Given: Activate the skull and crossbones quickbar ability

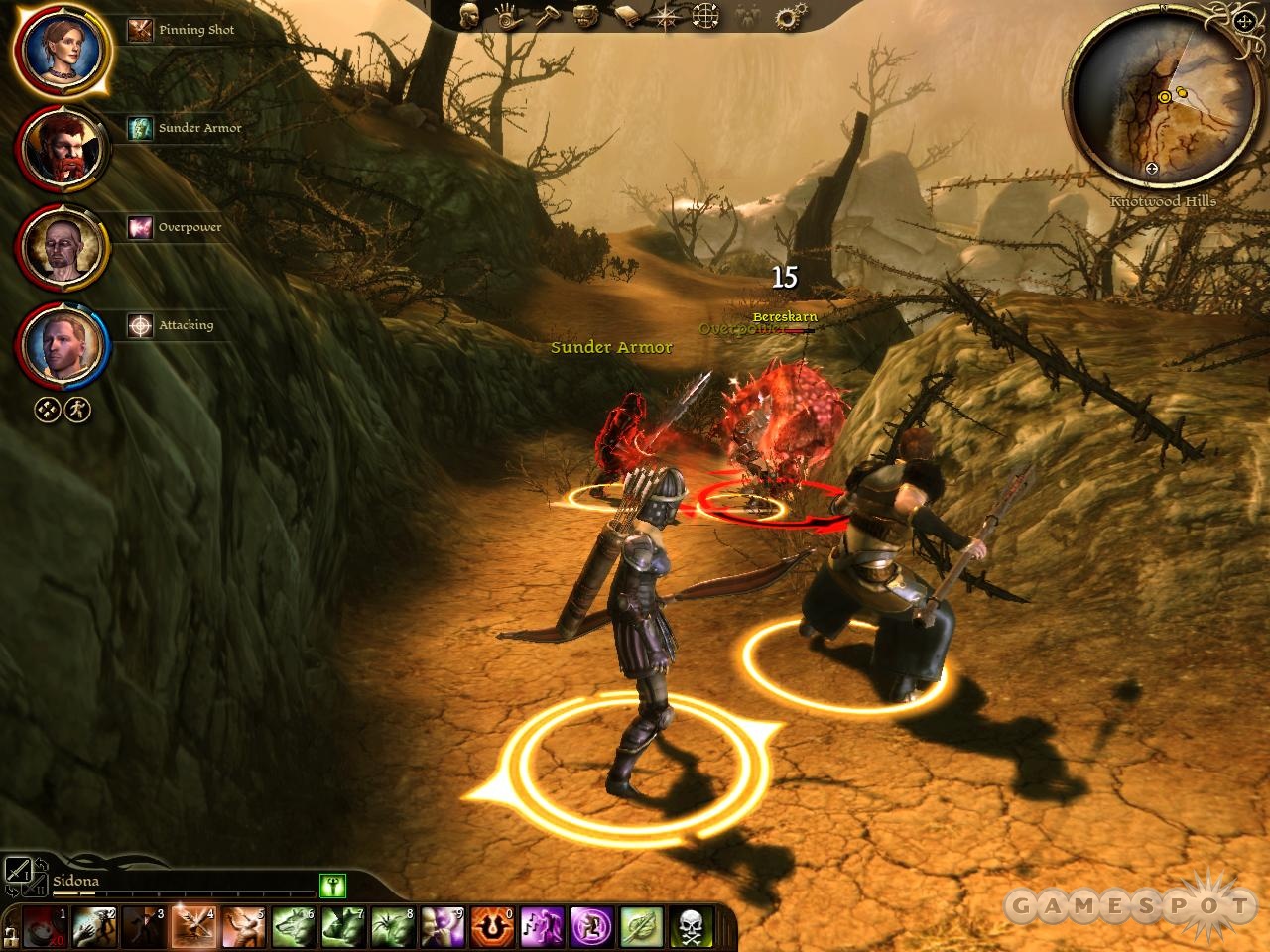Looking at the screenshot, I should coord(691,926).
